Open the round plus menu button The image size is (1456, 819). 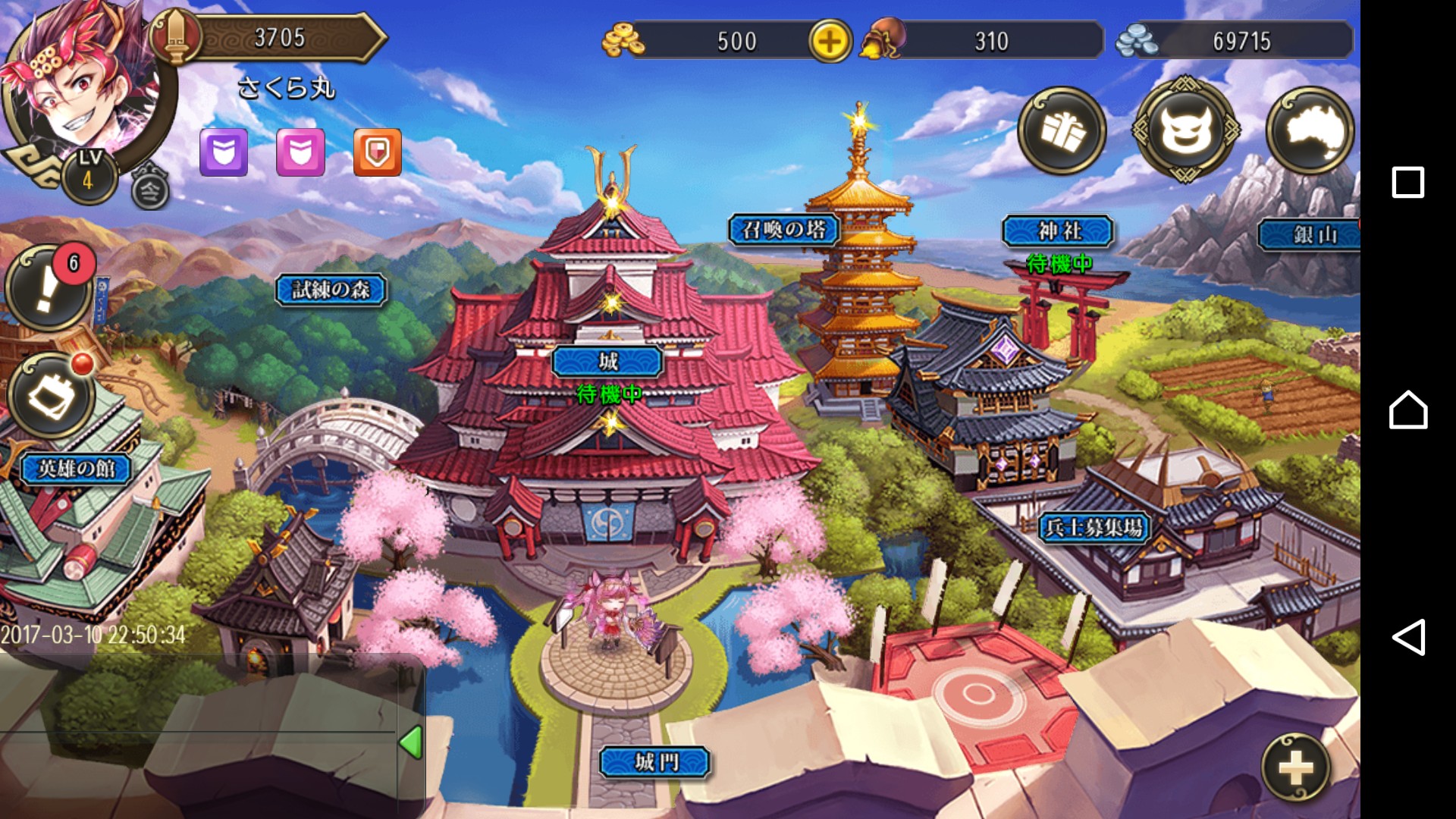pos(1295,768)
